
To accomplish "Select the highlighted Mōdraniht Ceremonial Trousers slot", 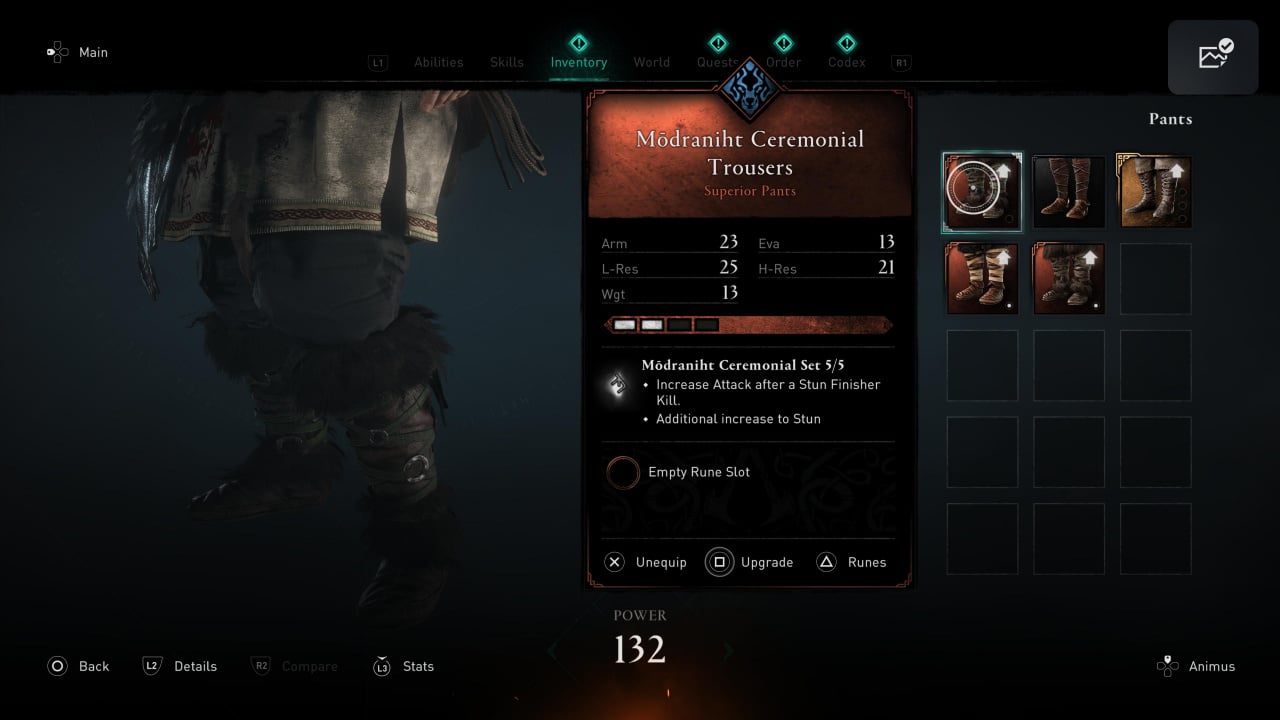I will pos(982,192).
